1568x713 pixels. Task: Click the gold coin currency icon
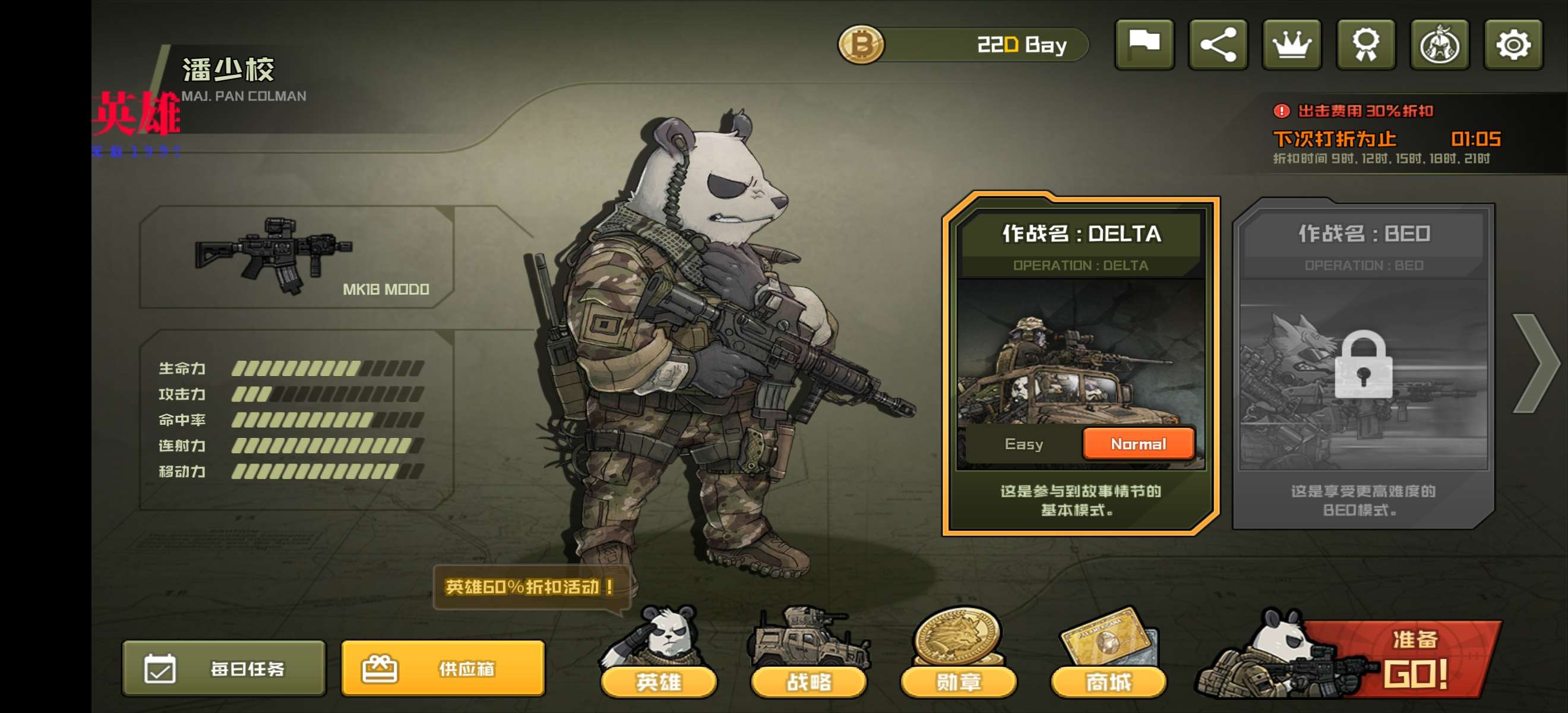coord(861,45)
